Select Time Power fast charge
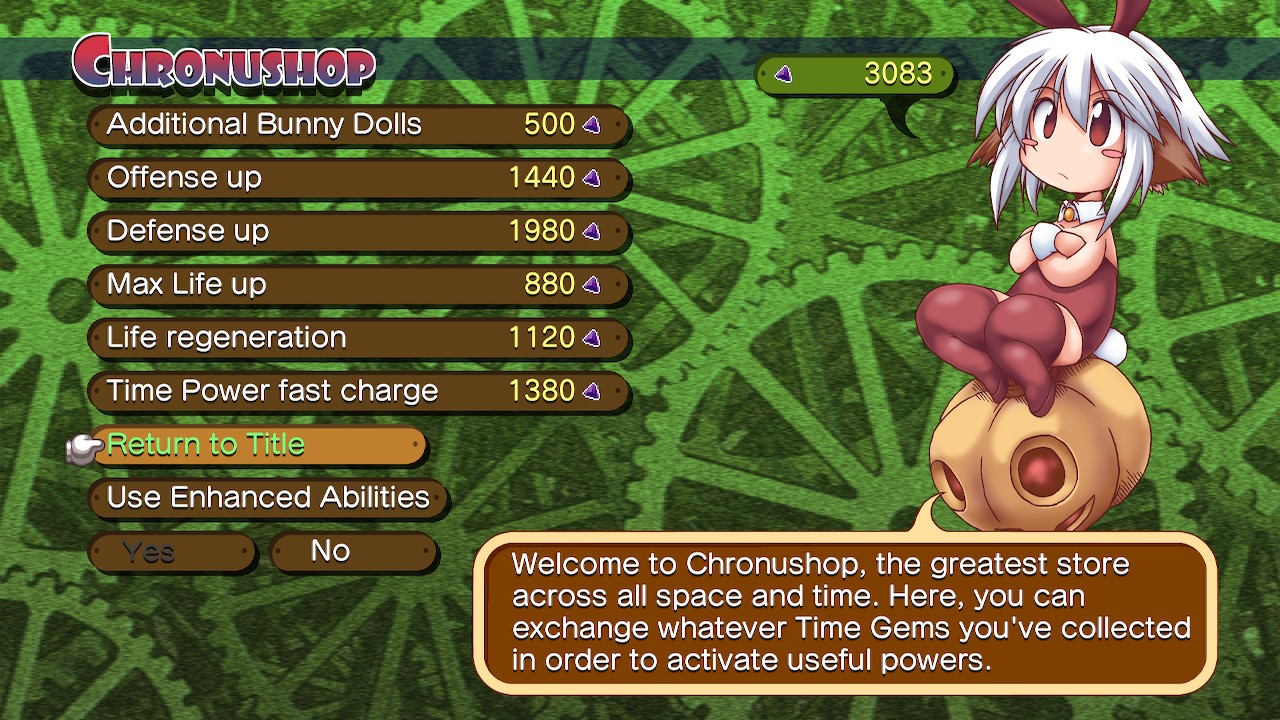 coord(300,391)
